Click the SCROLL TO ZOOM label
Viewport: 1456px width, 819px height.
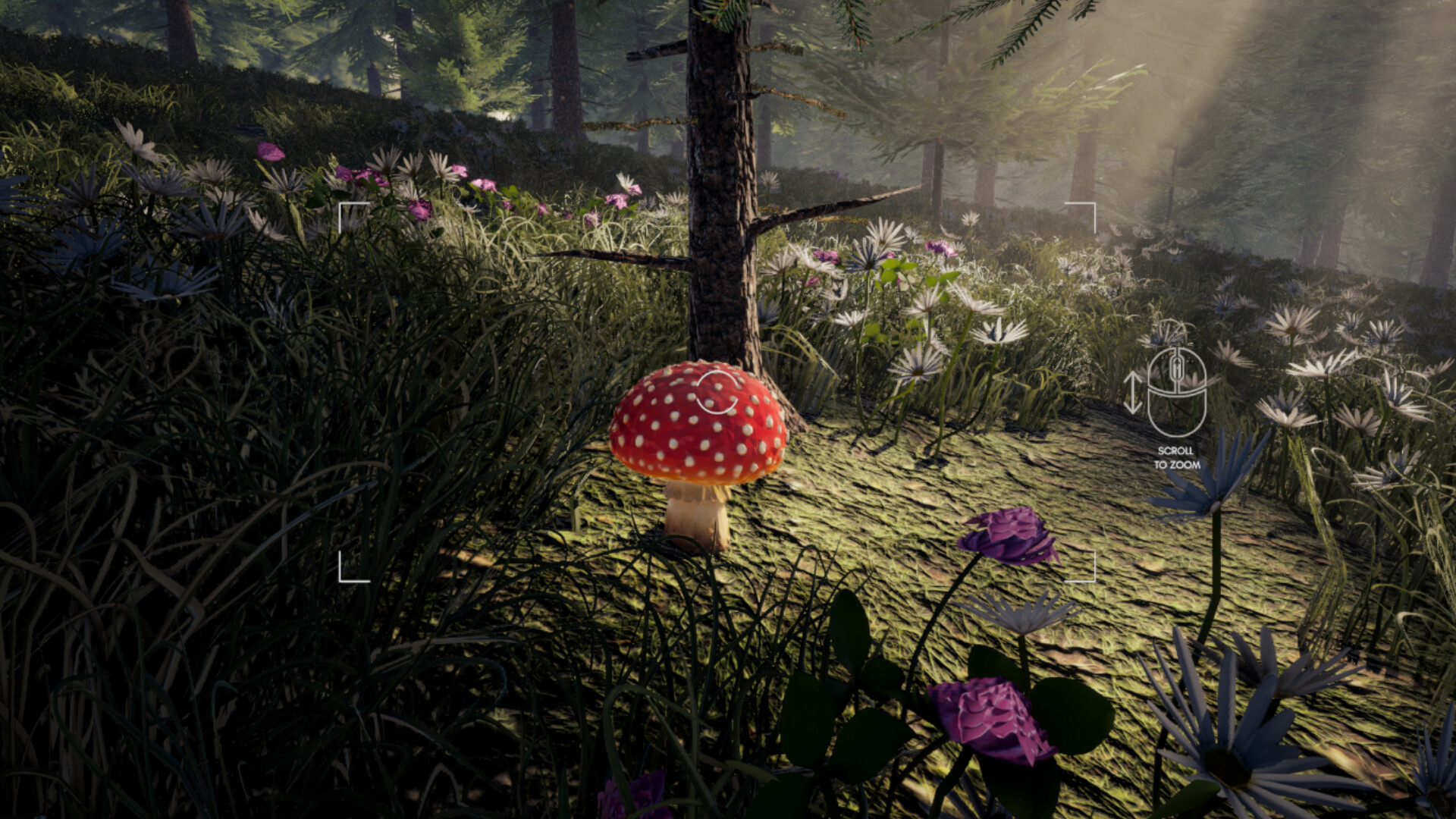click(1178, 459)
